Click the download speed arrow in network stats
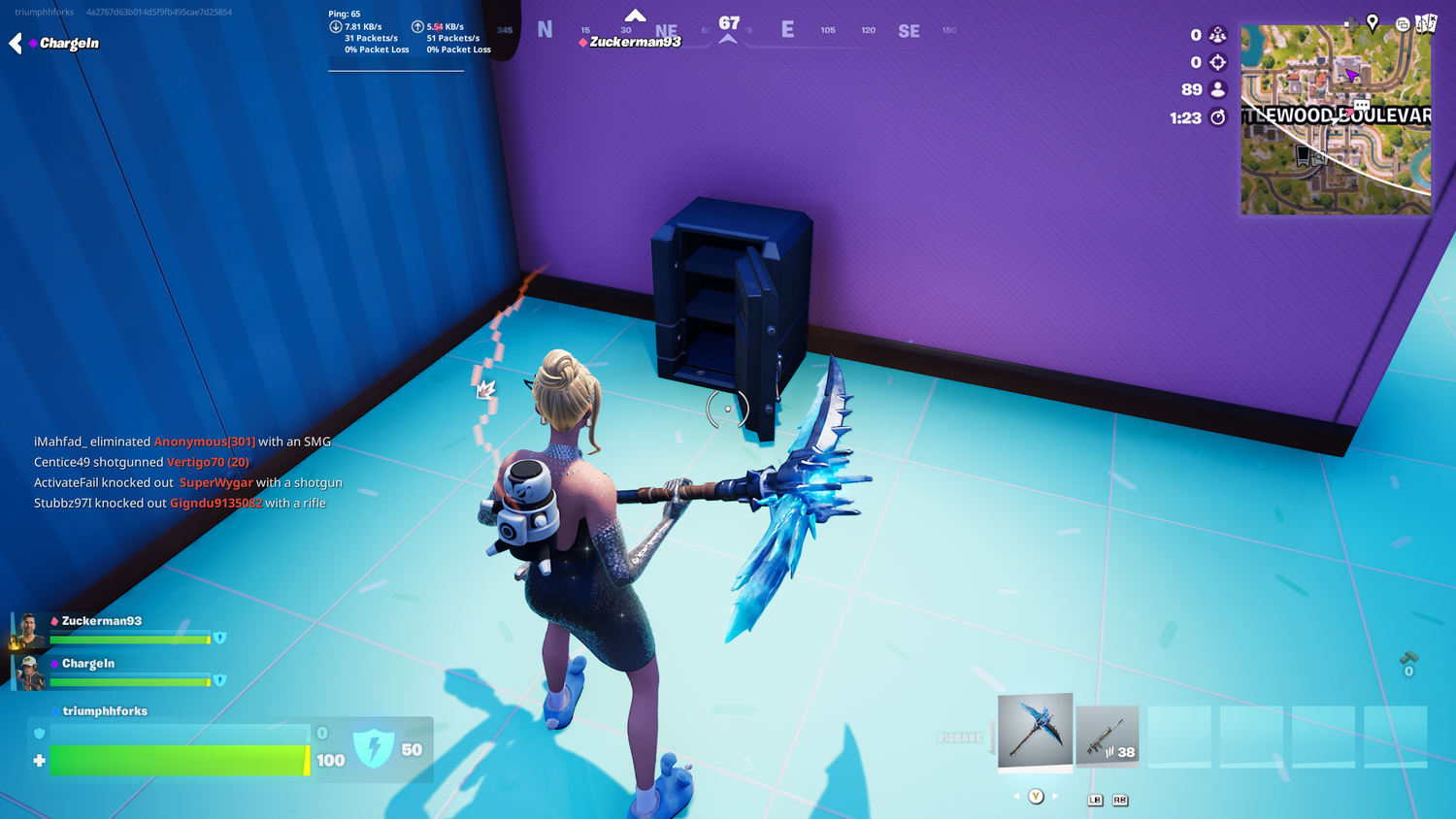The width and height of the screenshot is (1456, 819). [x=334, y=26]
